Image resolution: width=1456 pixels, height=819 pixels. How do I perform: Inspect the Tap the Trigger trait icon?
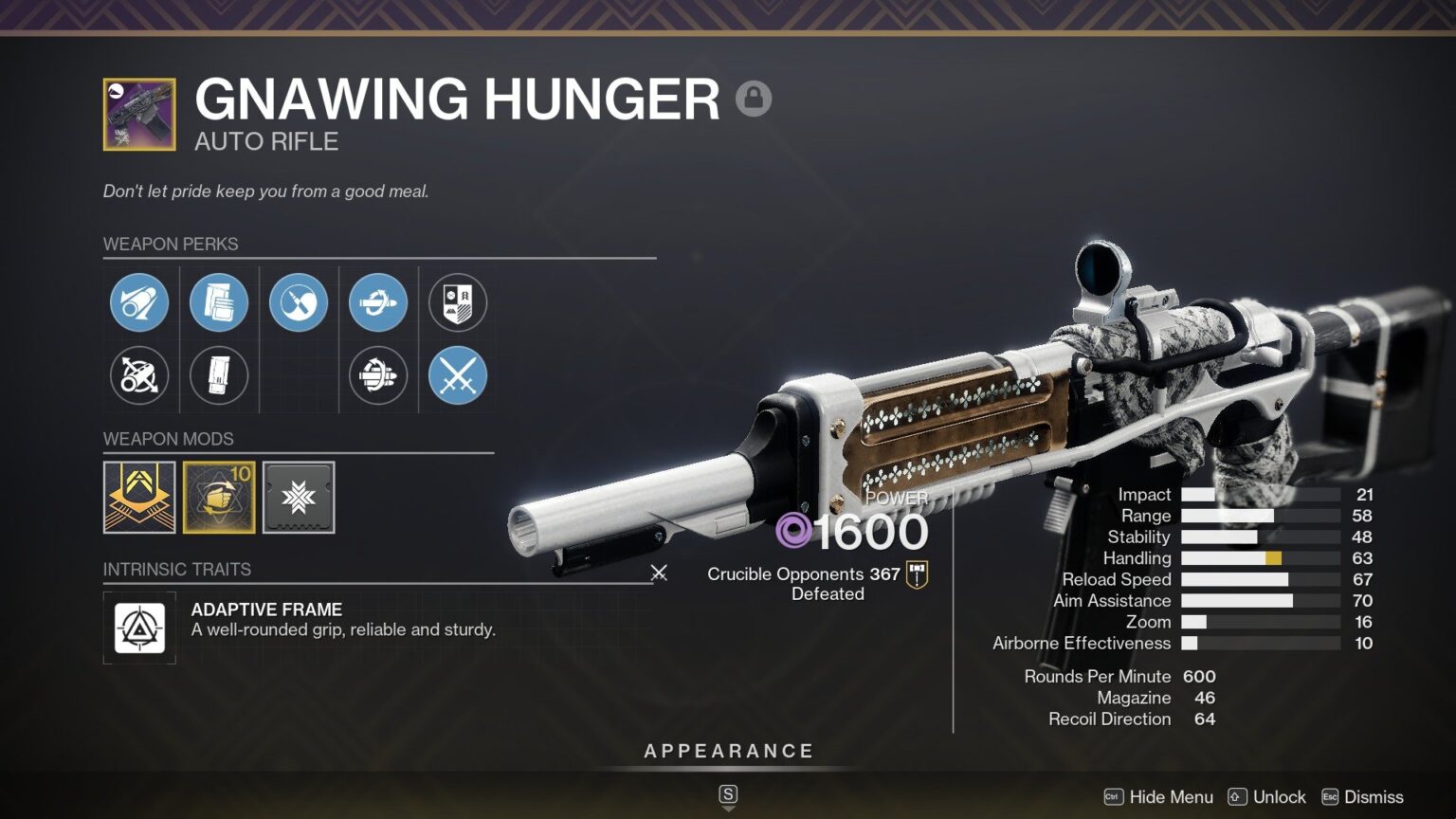pos(299,302)
